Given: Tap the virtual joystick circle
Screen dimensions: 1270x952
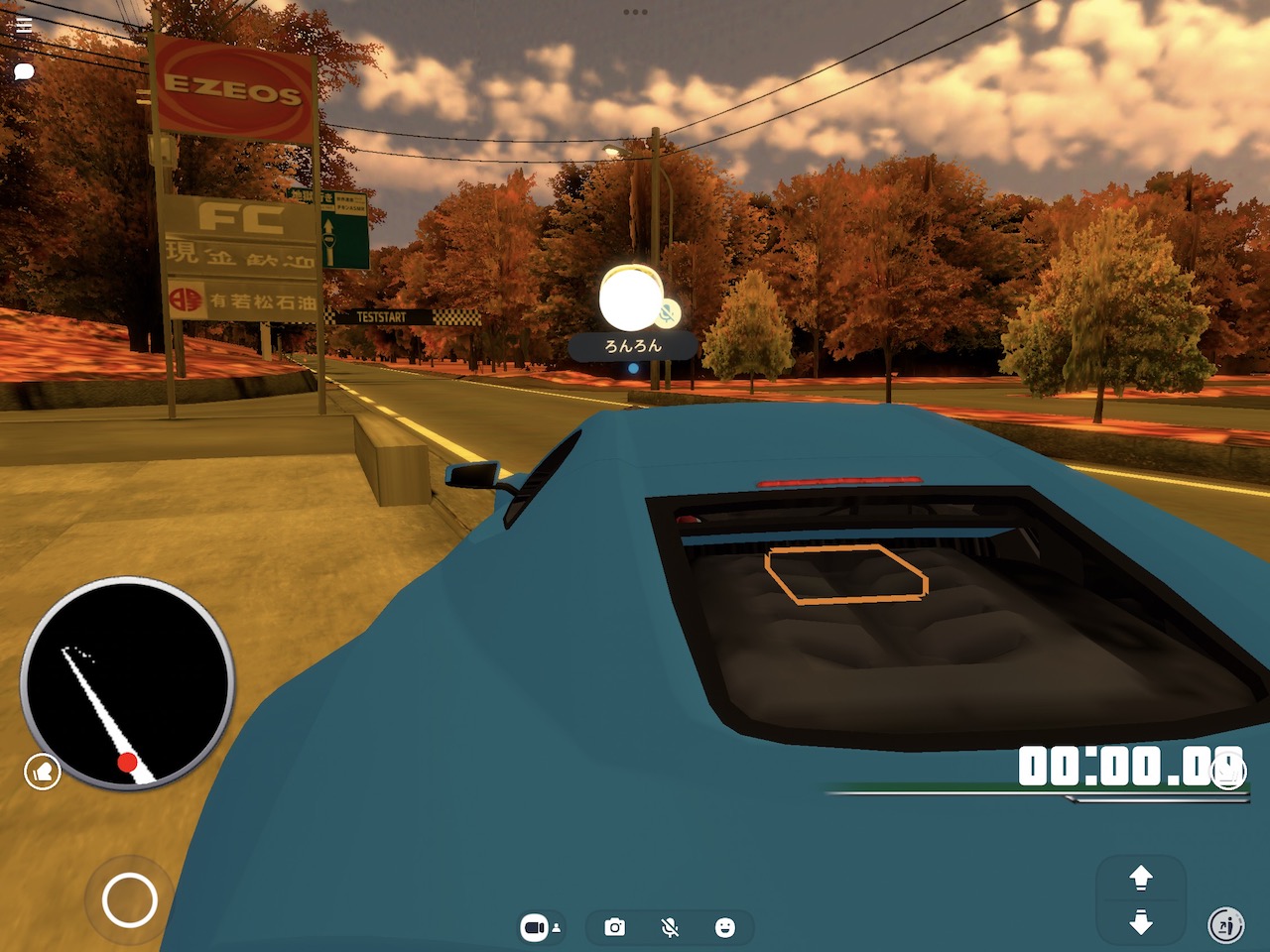Looking at the screenshot, I should (130, 900).
